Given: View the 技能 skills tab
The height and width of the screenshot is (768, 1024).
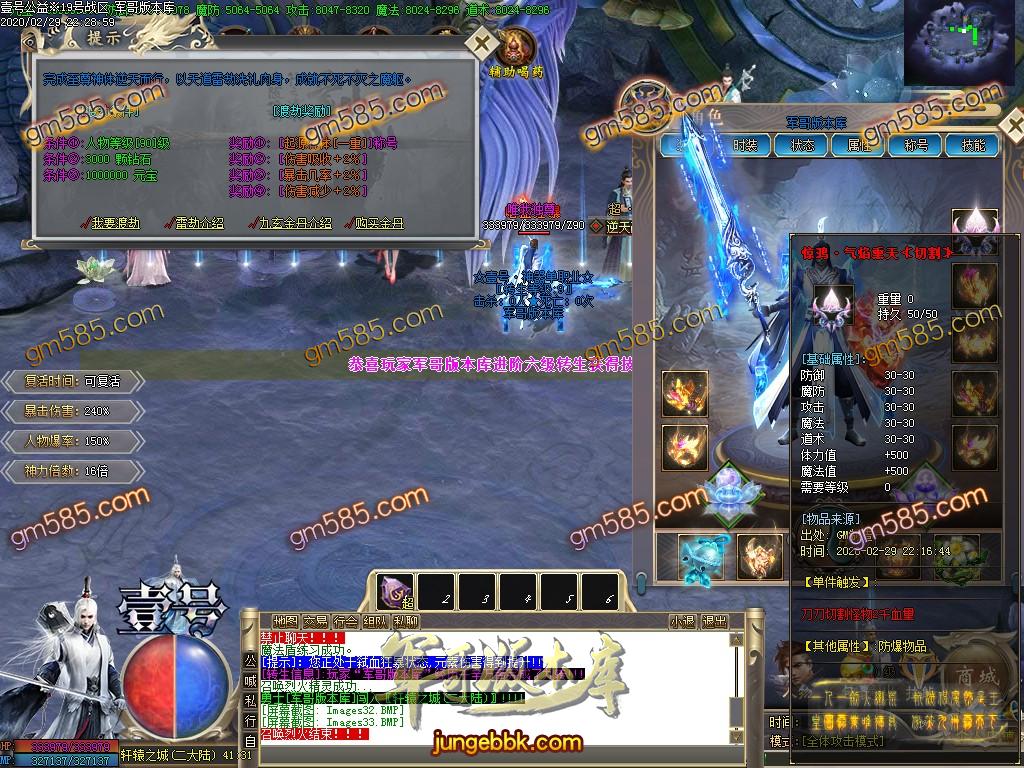Looking at the screenshot, I should pyautogui.click(x=973, y=145).
